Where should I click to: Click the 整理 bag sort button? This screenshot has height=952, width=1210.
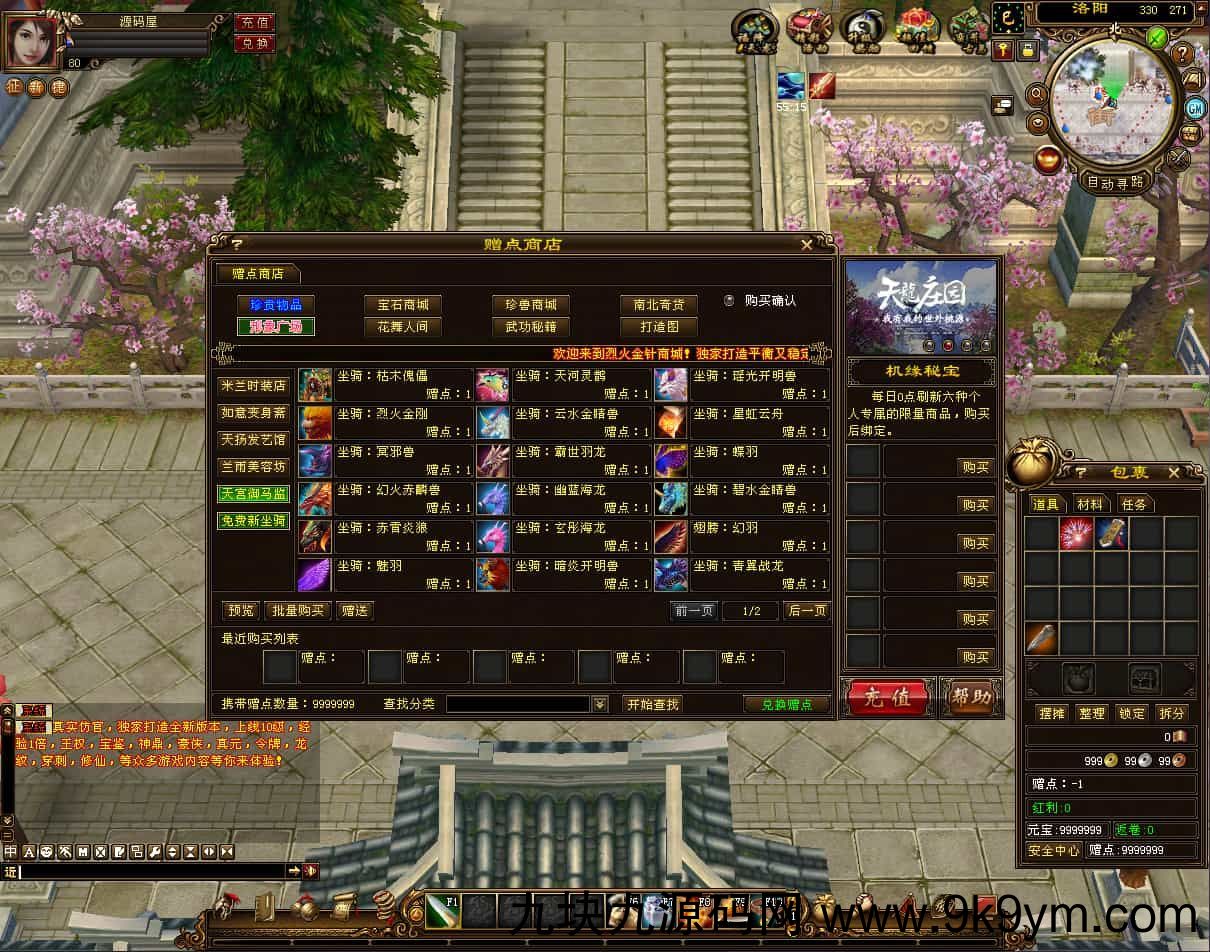pos(1092,713)
